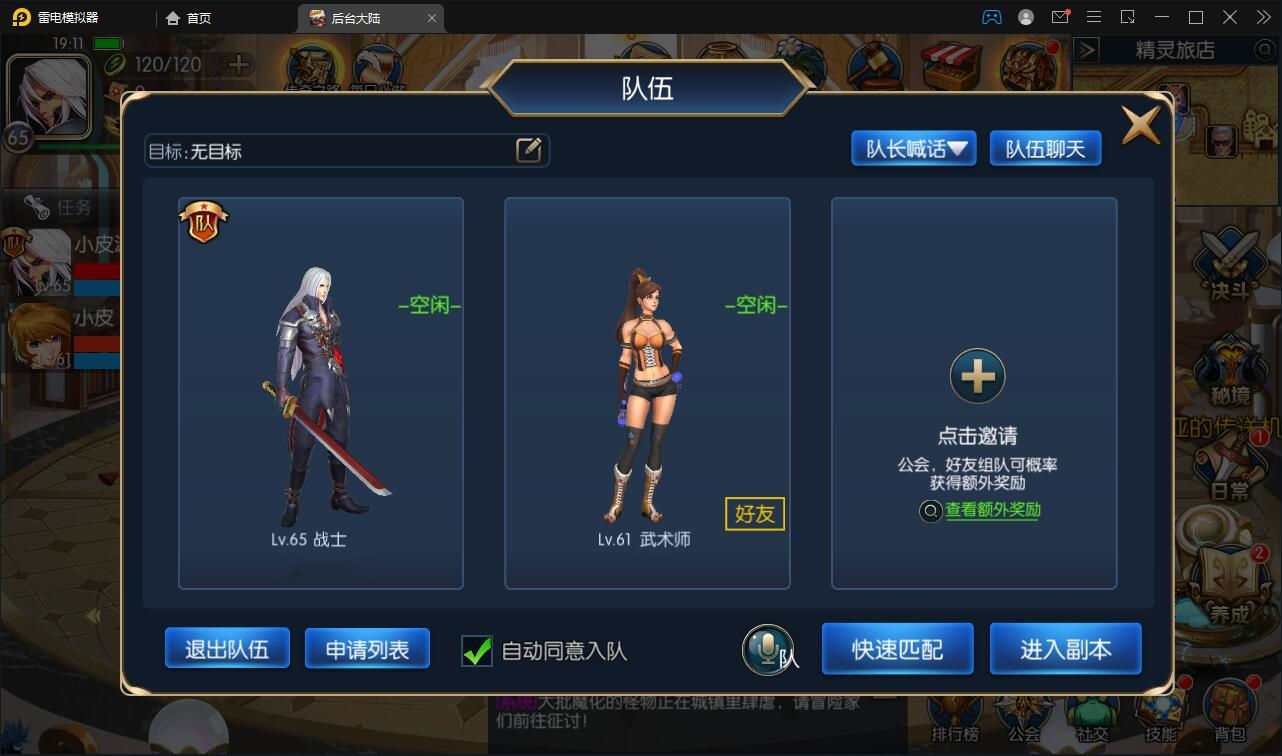Viewport: 1282px width, 756px height.
Task: Collapse the minimap arrow near 精灵旅店
Action: click(1087, 50)
